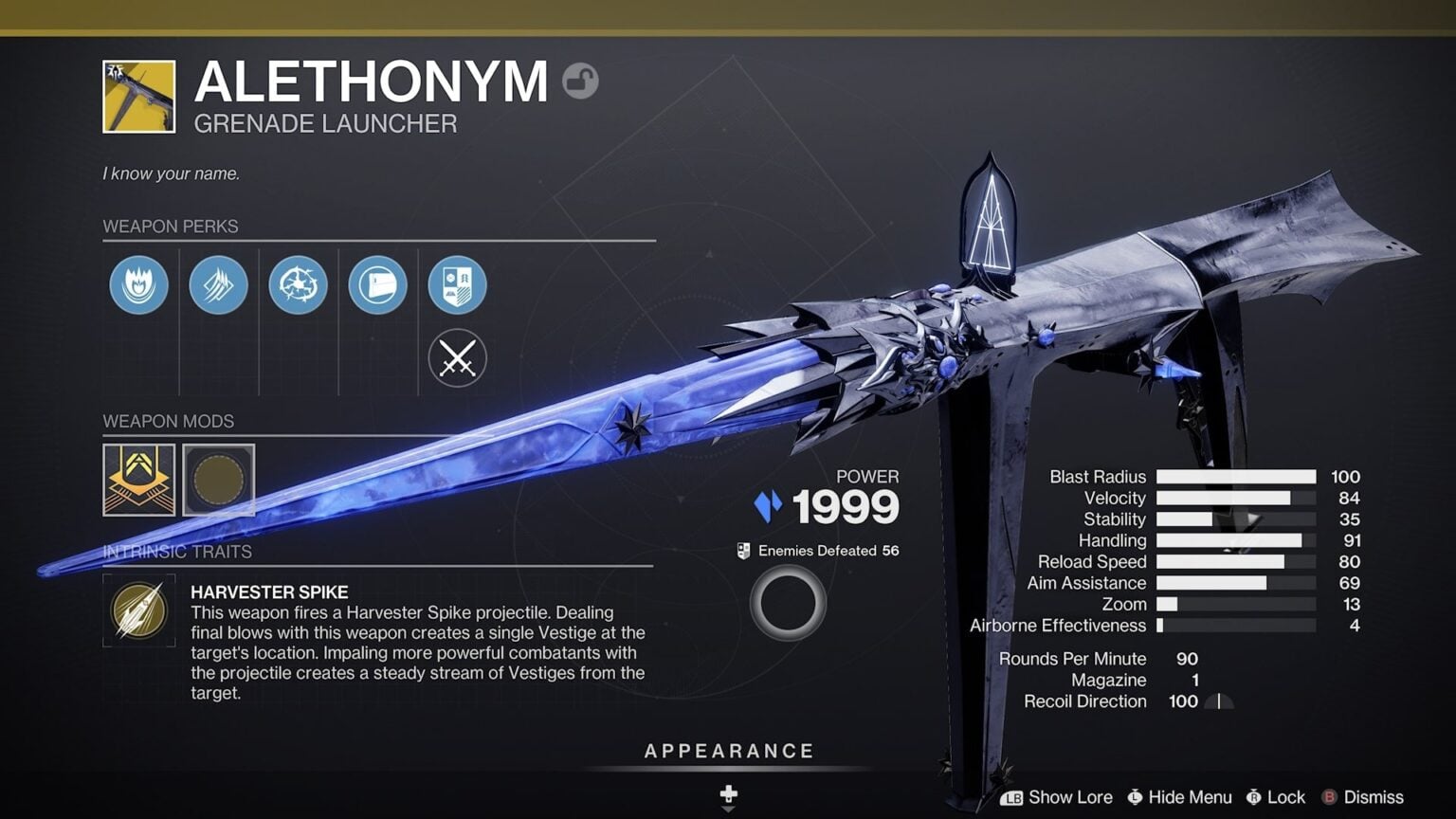Select the empty second weapon mod slot
Image resolution: width=1456 pixels, height=819 pixels.
point(218,481)
